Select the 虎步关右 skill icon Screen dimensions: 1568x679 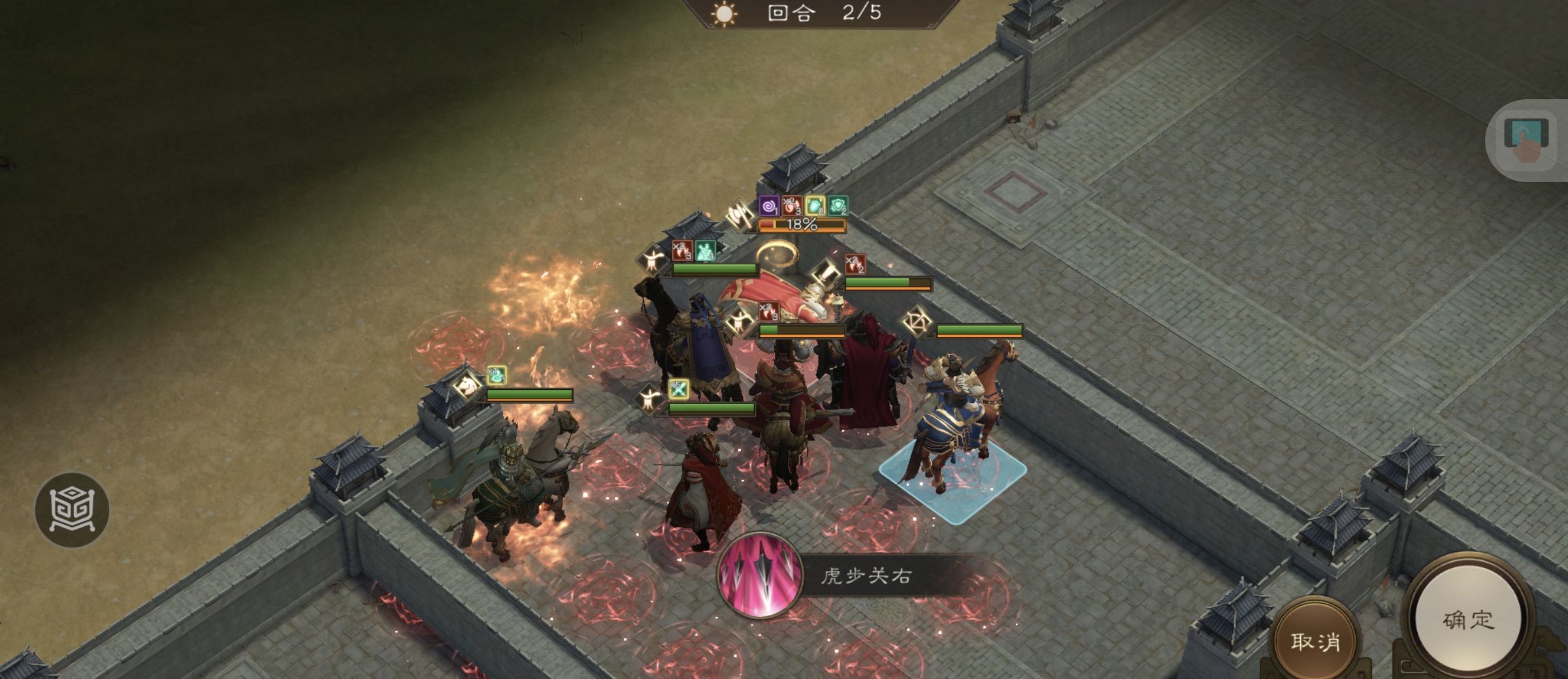[x=760, y=576]
